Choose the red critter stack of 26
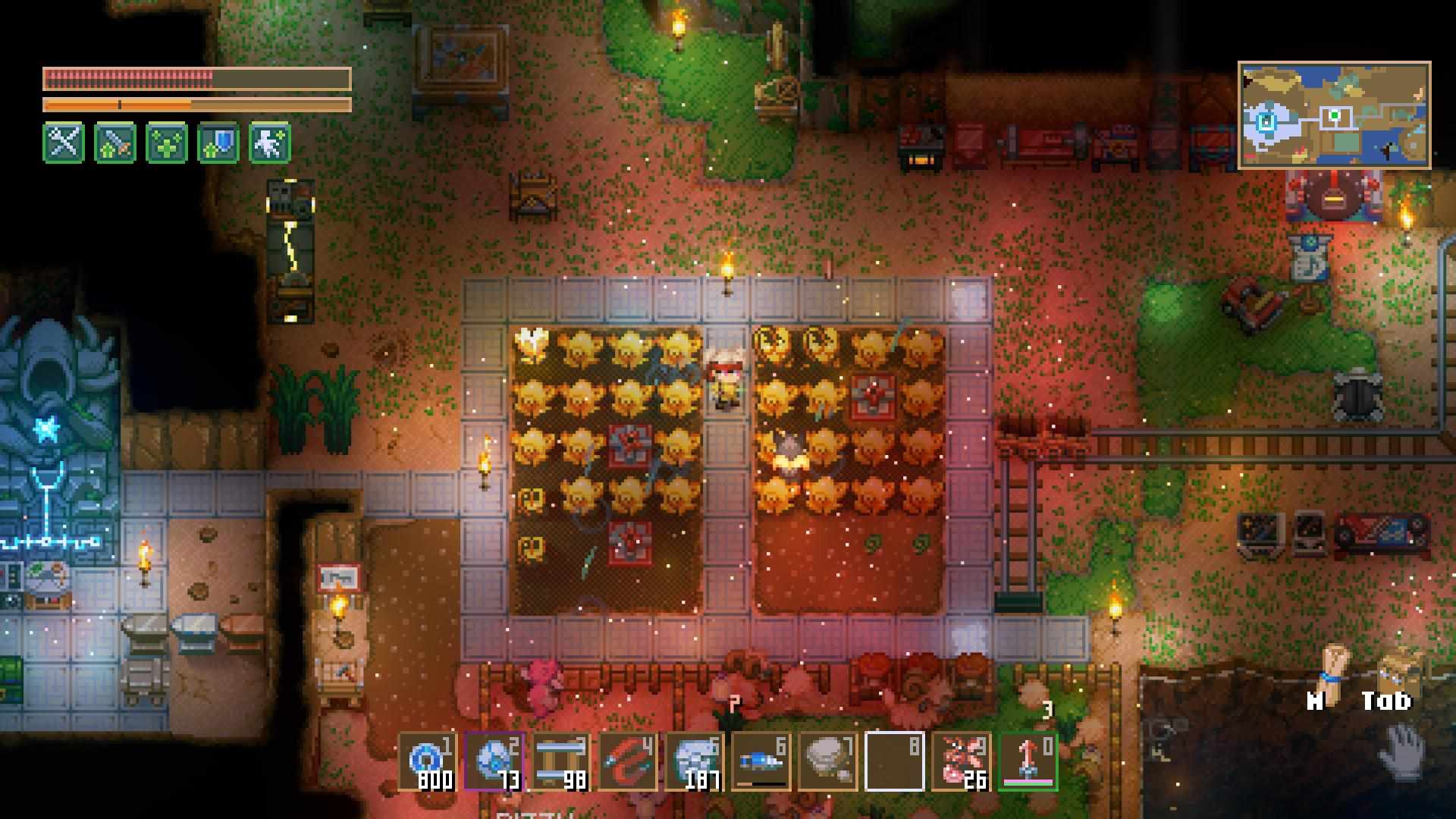Image resolution: width=1456 pixels, height=819 pixels. tap(961, 761)
